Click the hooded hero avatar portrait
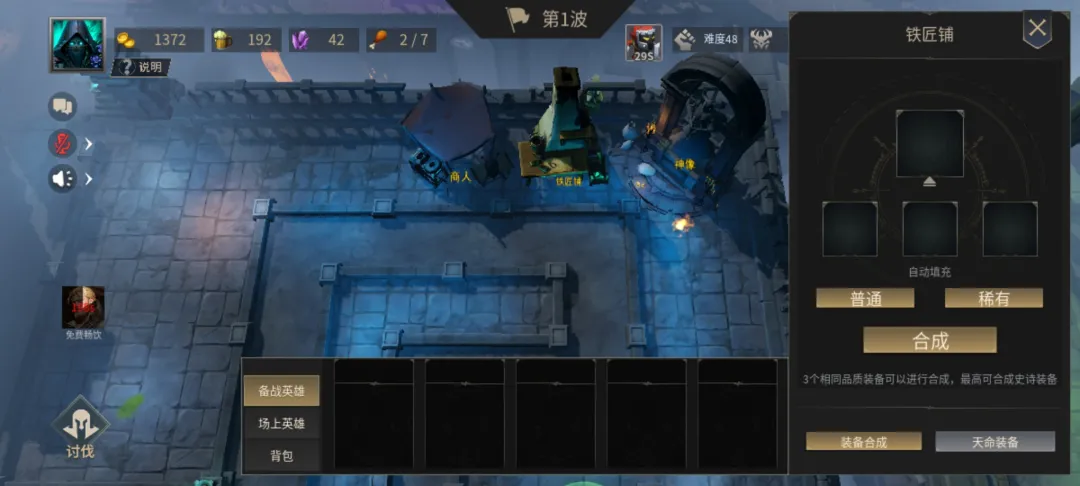This screenshot has height=486, width=1080. click(77, 44)
